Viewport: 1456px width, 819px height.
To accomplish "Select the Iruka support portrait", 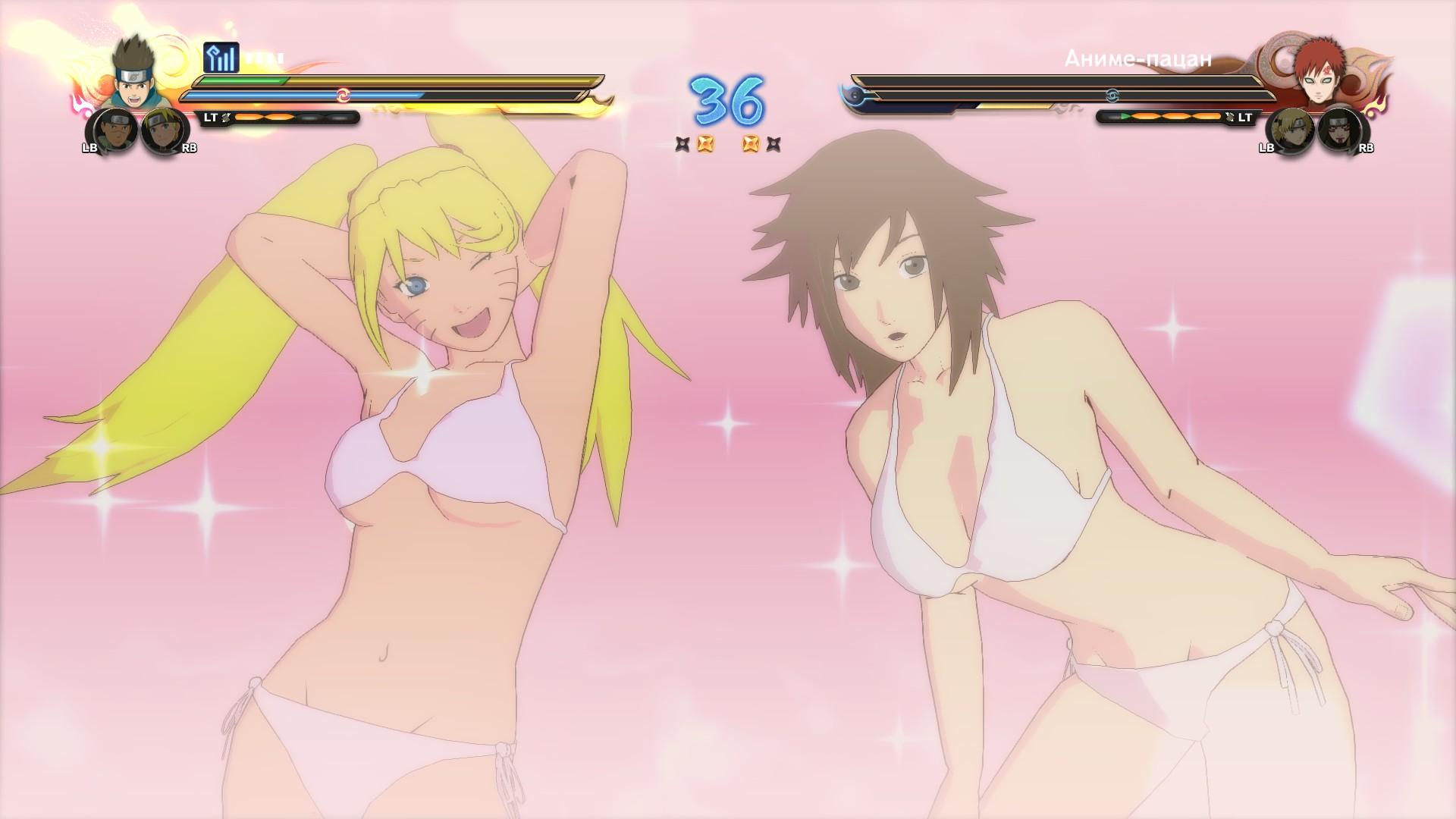I will pyautogui.click(x=112, y=131).
